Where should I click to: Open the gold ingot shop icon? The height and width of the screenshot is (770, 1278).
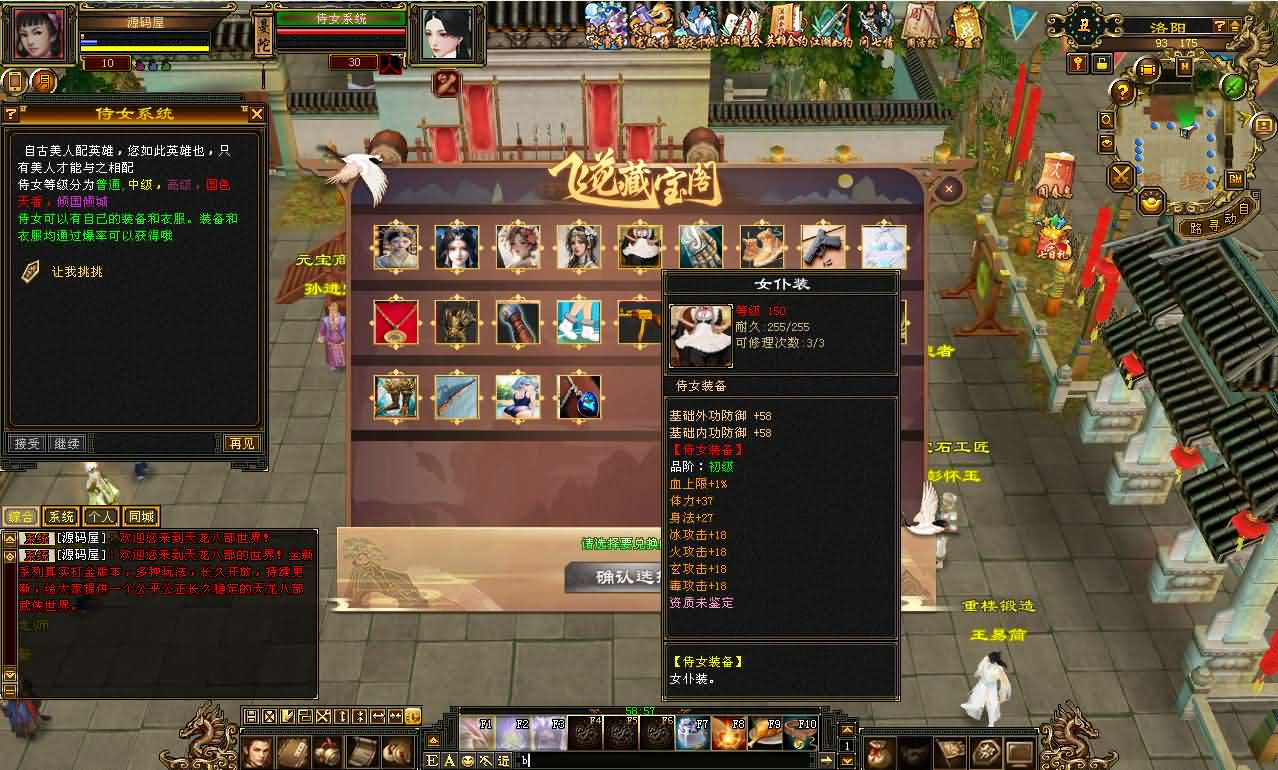click(1151, 200)
